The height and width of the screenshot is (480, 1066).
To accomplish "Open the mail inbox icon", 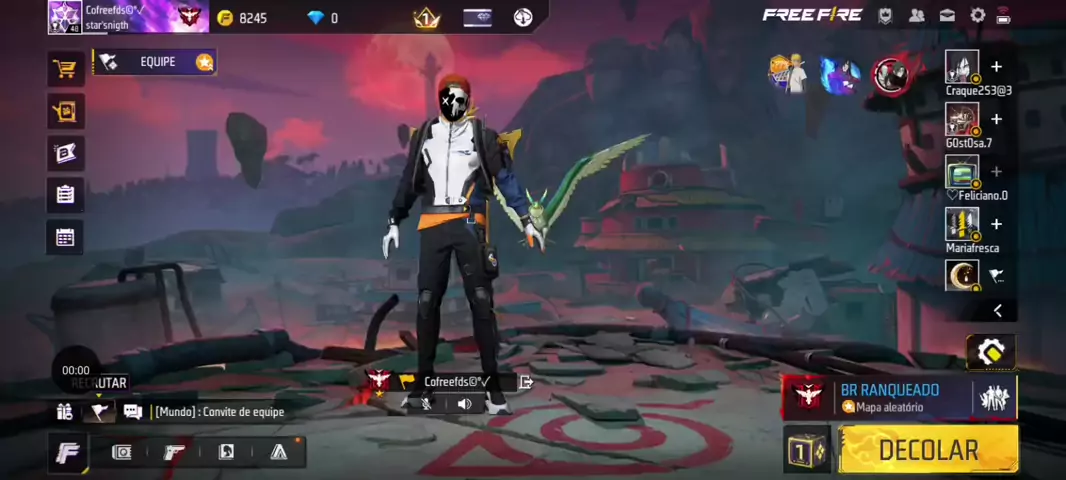I will click(x=946, y=15).
